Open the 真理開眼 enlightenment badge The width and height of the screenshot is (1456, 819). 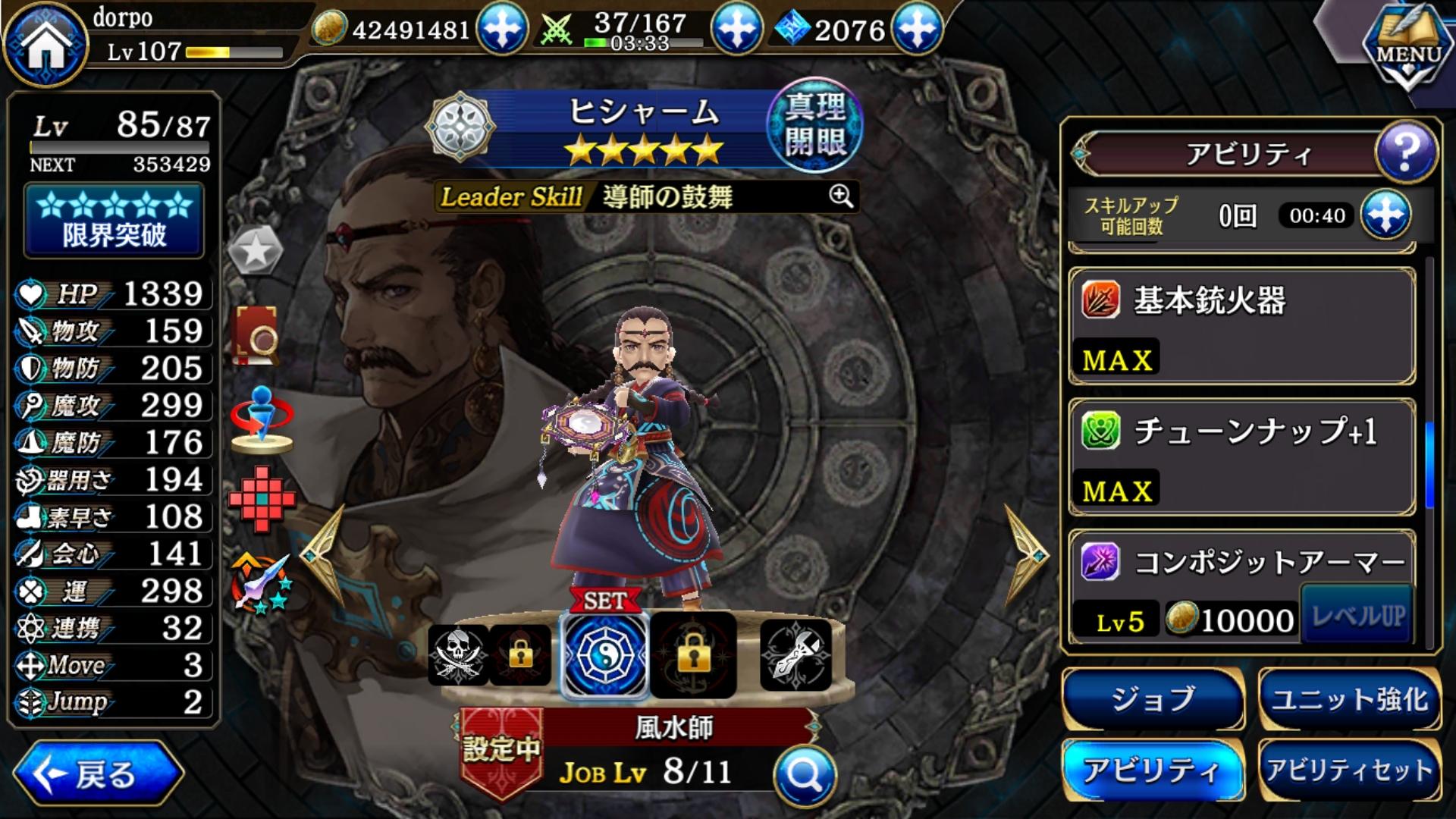(x=814, y=125)
